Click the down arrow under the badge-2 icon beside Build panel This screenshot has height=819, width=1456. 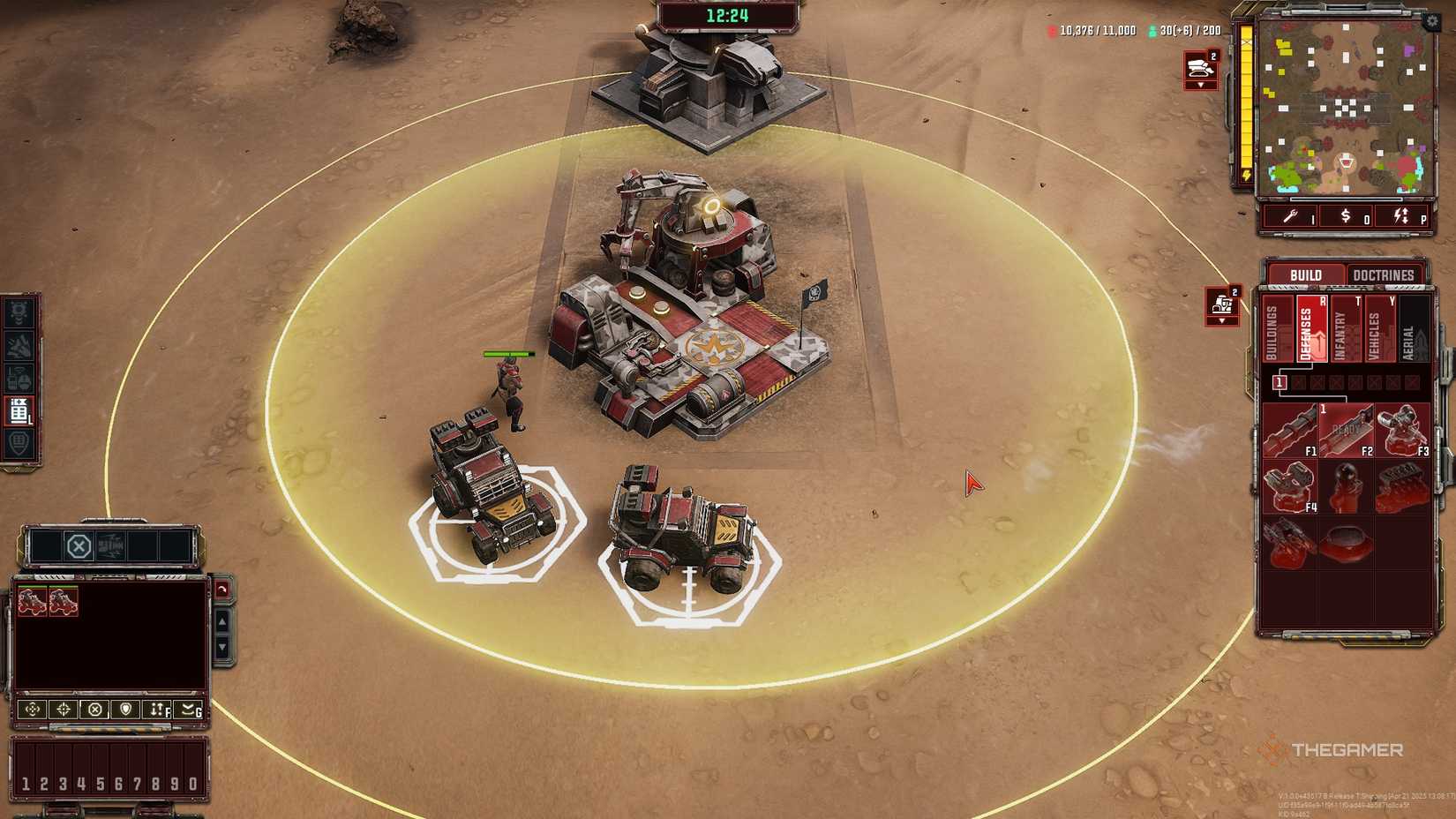[x=1223, y=319]
